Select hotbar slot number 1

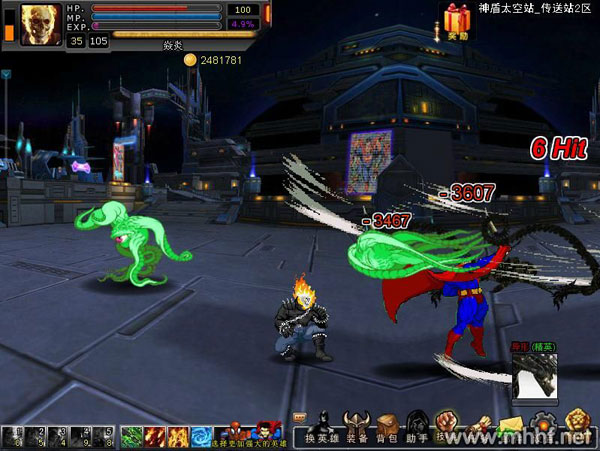(x=13, y=437)
